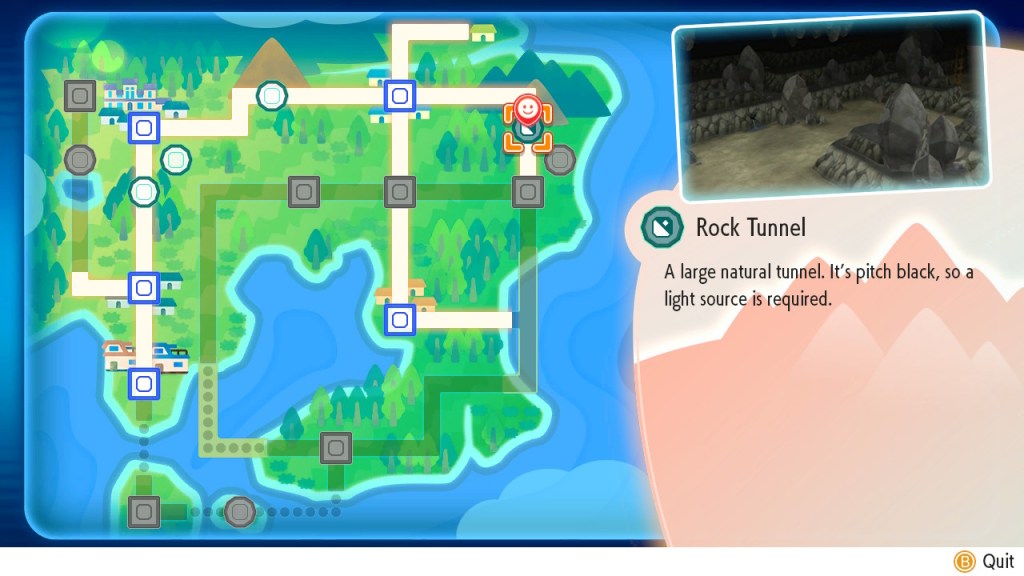Select the grayed Lavender Town marker
Screen dimensions: 1024x576
pos(527,191)
